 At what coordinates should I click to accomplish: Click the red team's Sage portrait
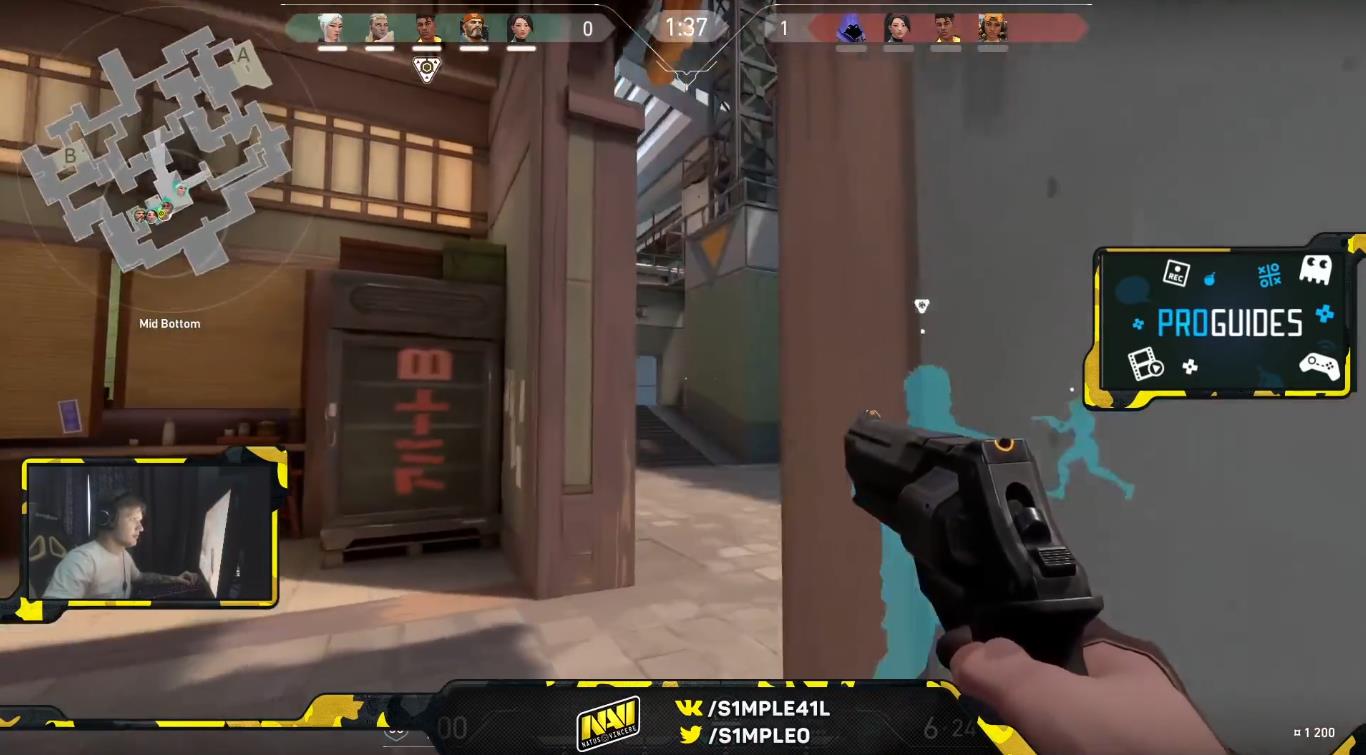pyautogui.click(x=898, y=28)
